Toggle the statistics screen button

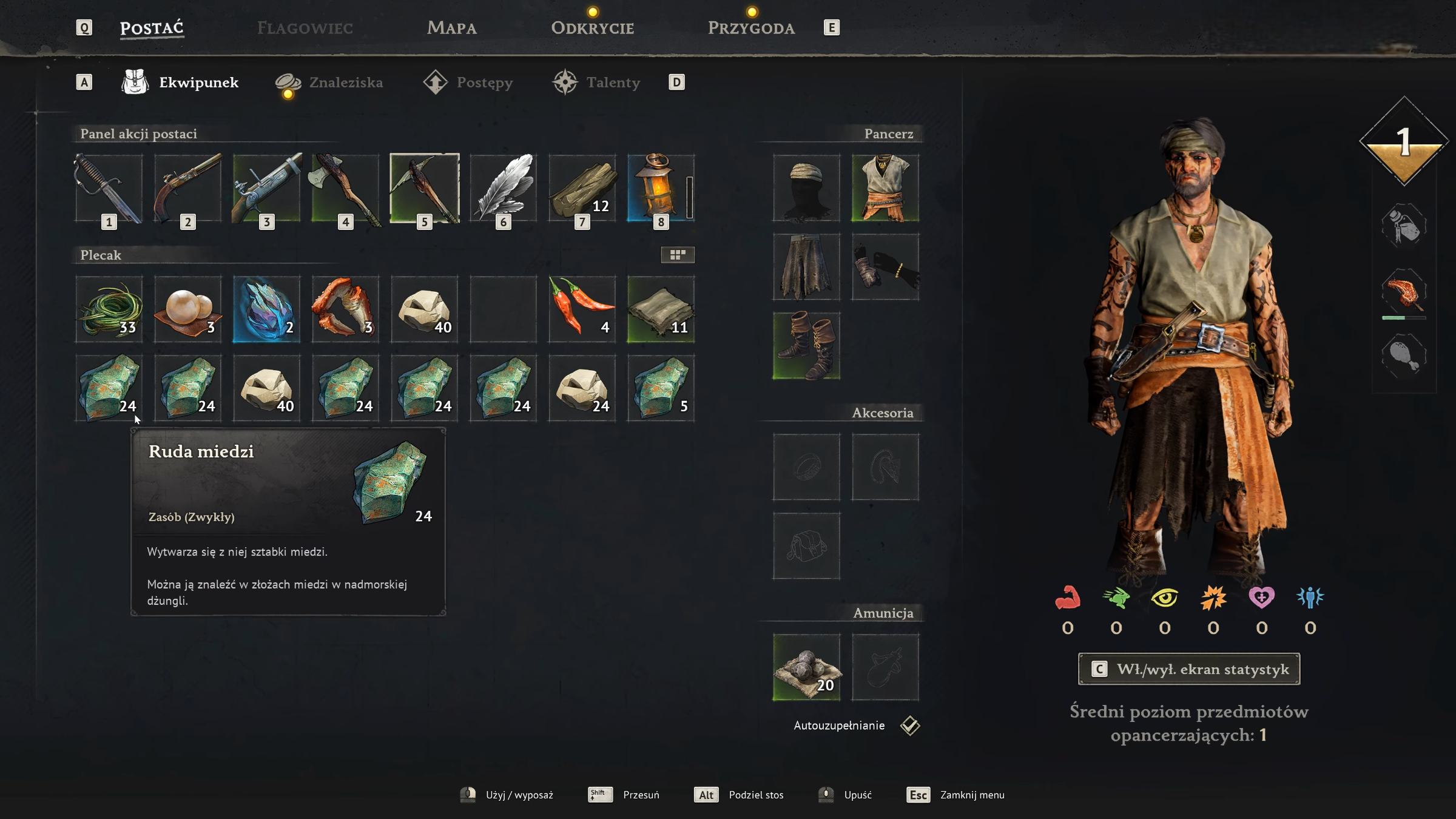pyautogui.click(x=1189, y=669)
